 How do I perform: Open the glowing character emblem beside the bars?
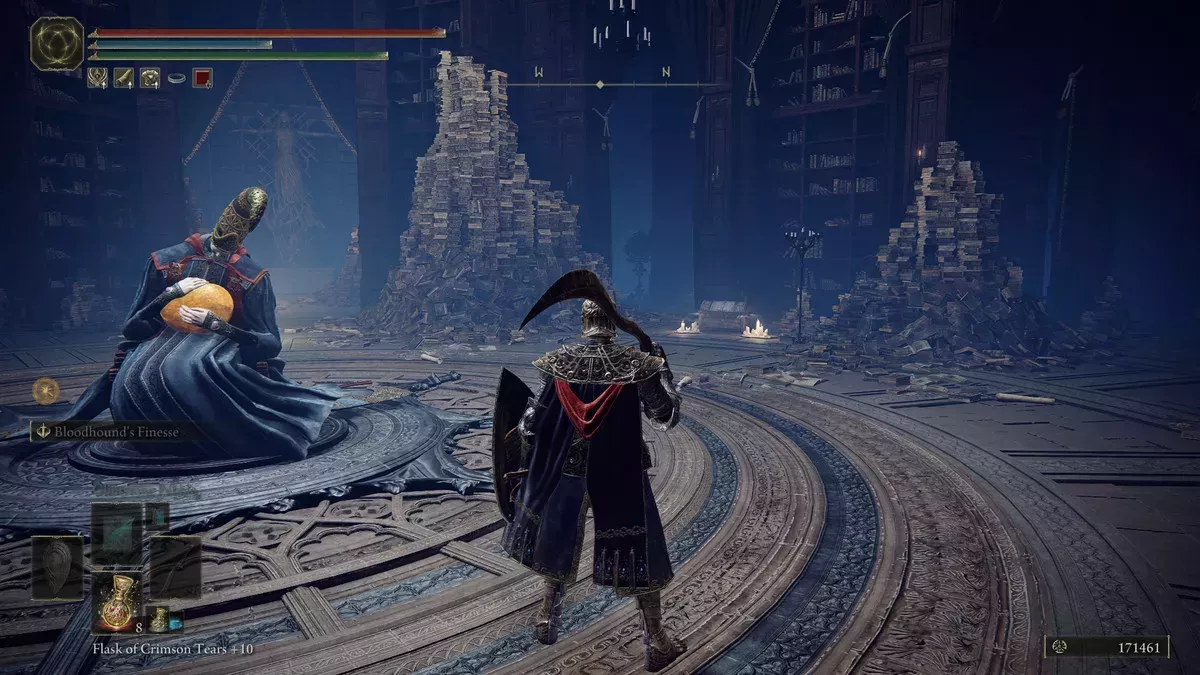(x=57, y=43)
